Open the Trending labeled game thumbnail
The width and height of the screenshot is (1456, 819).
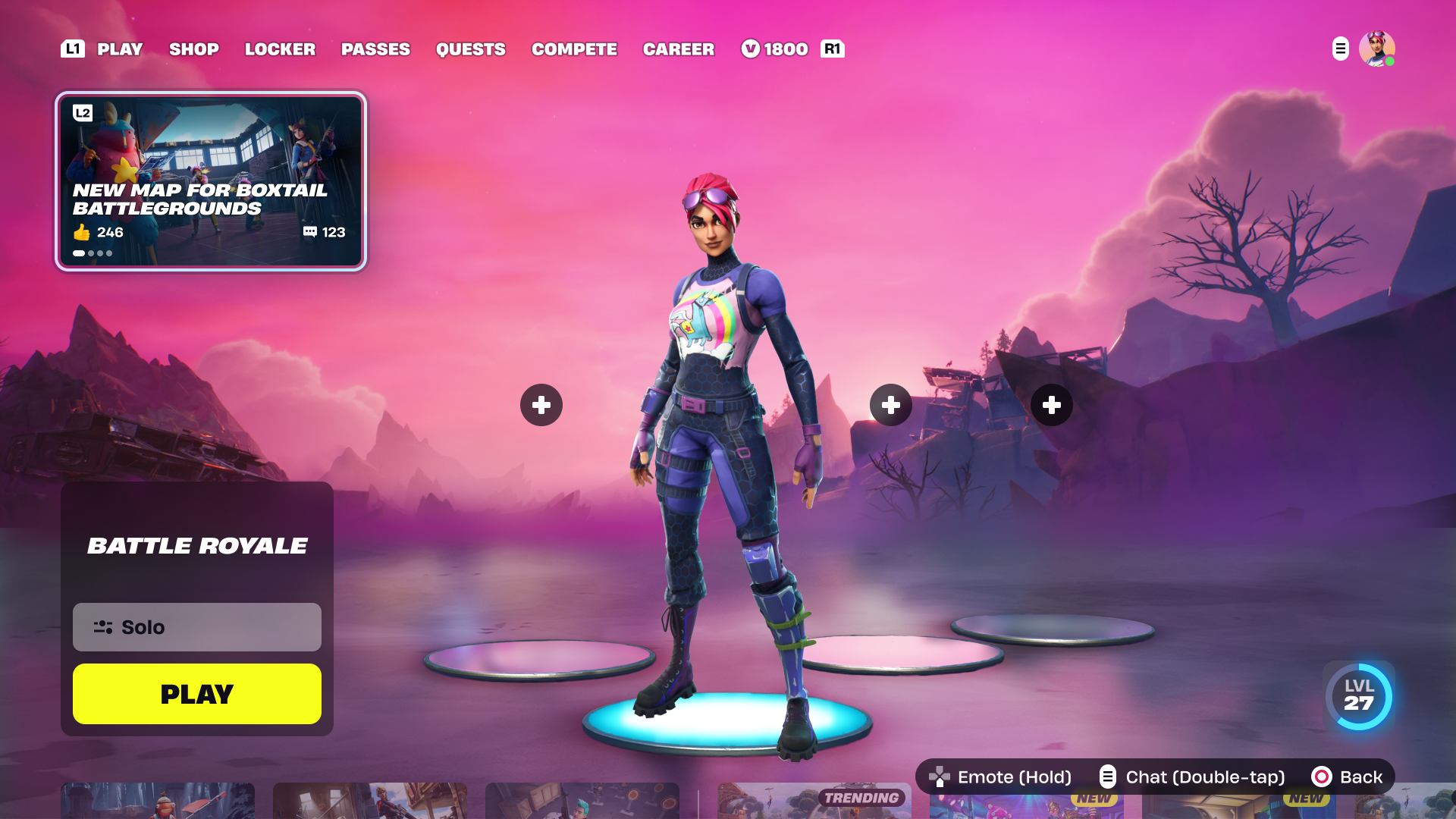tap(813, 802)
